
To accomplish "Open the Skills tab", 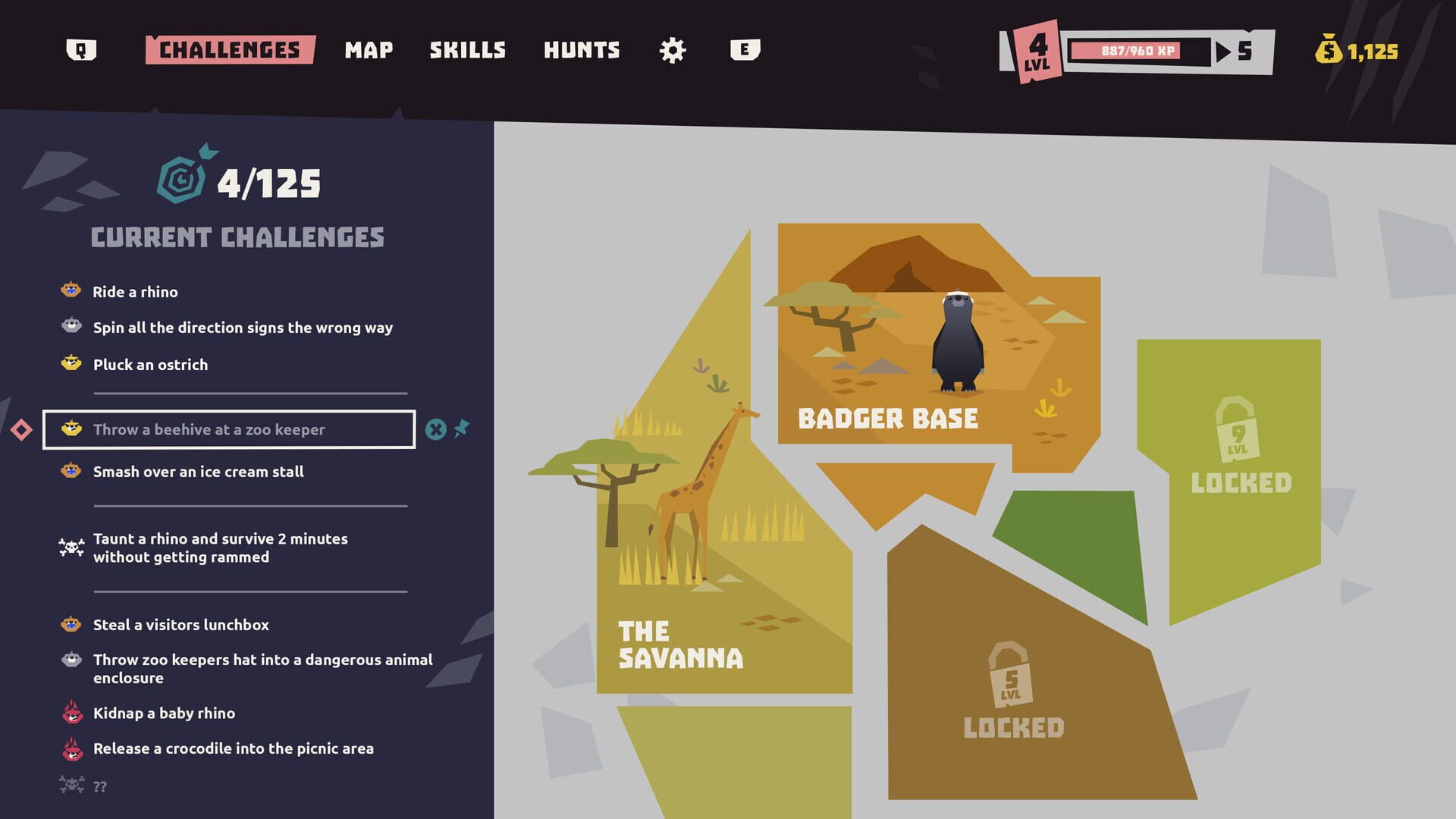I will pos(468,49).
